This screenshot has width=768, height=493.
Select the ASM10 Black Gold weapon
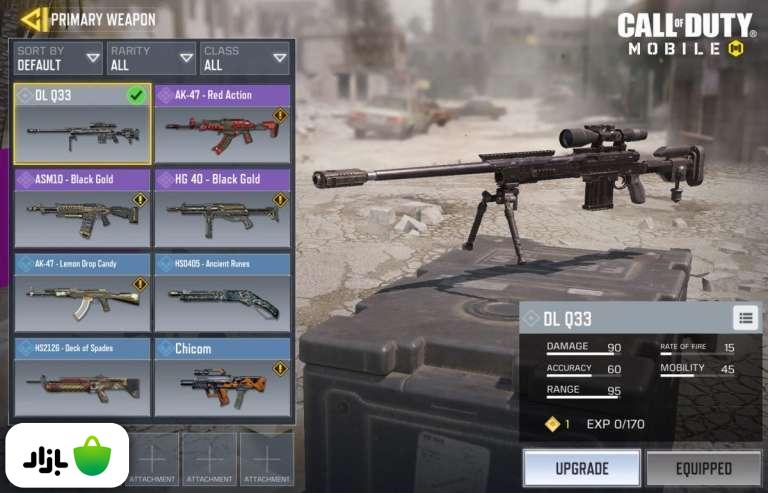[x=82, y=208]
